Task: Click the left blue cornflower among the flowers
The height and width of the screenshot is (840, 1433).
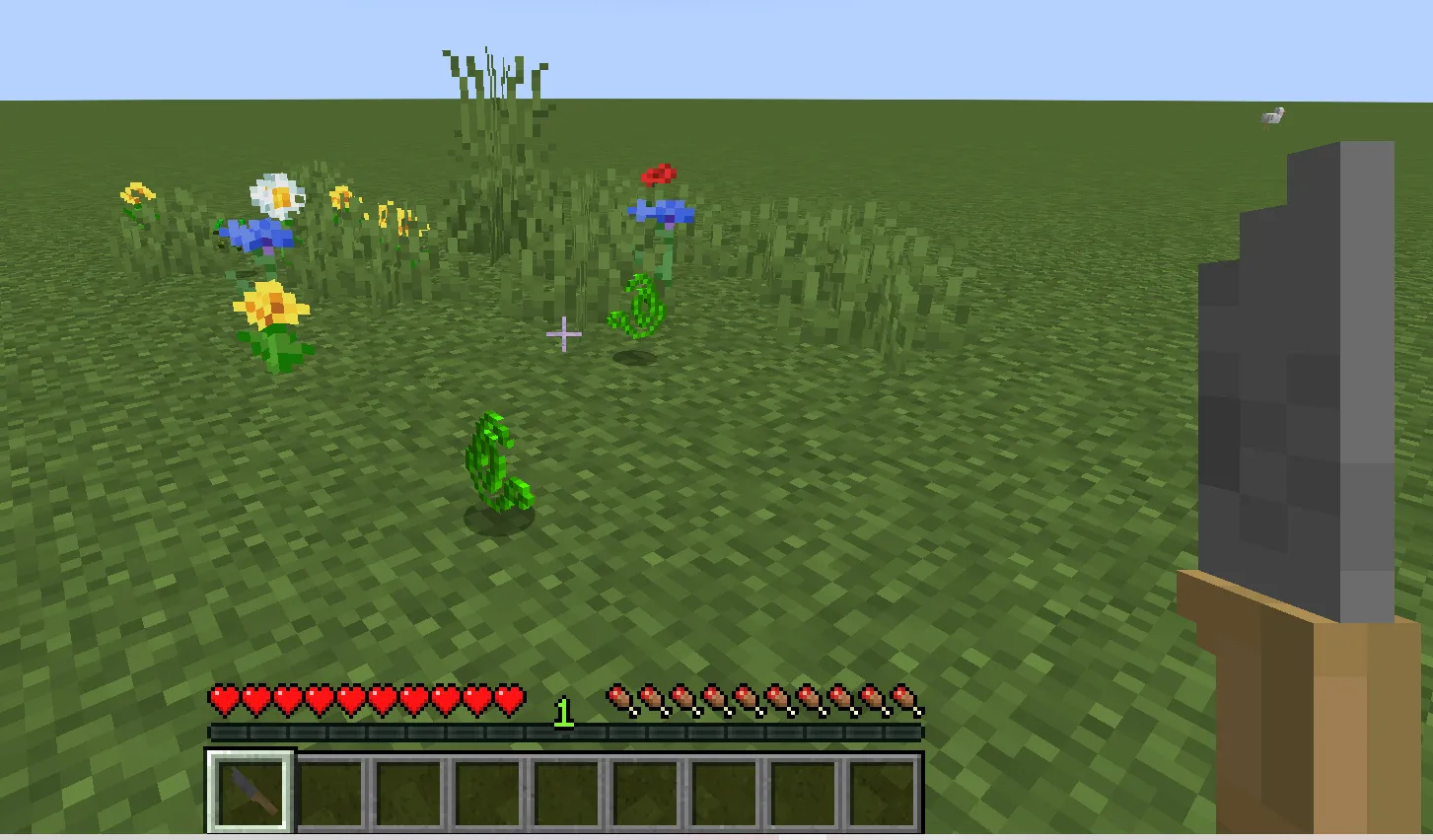Action: click(254, 234)
